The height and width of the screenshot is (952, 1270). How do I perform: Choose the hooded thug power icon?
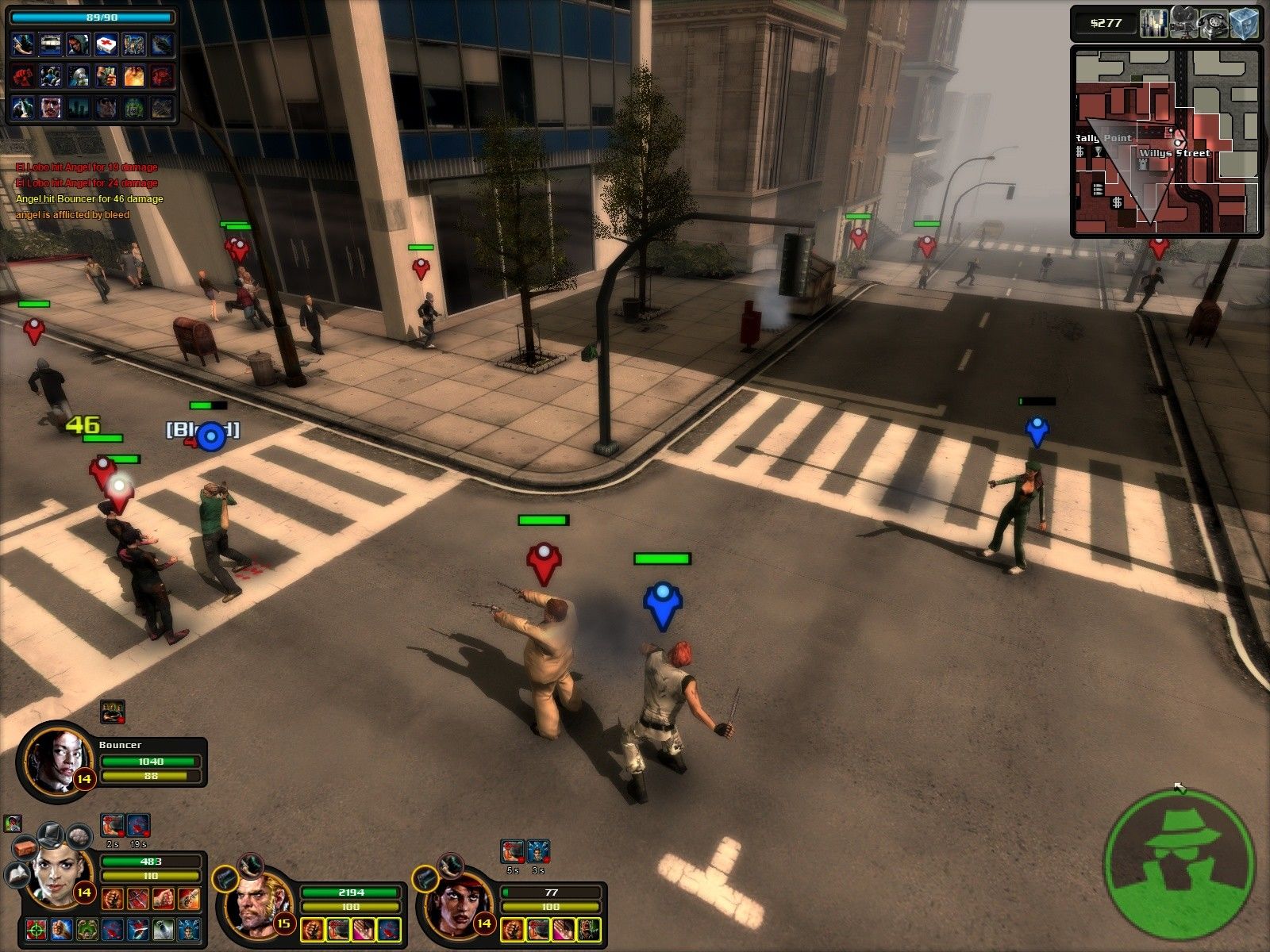tap(79, 44)
